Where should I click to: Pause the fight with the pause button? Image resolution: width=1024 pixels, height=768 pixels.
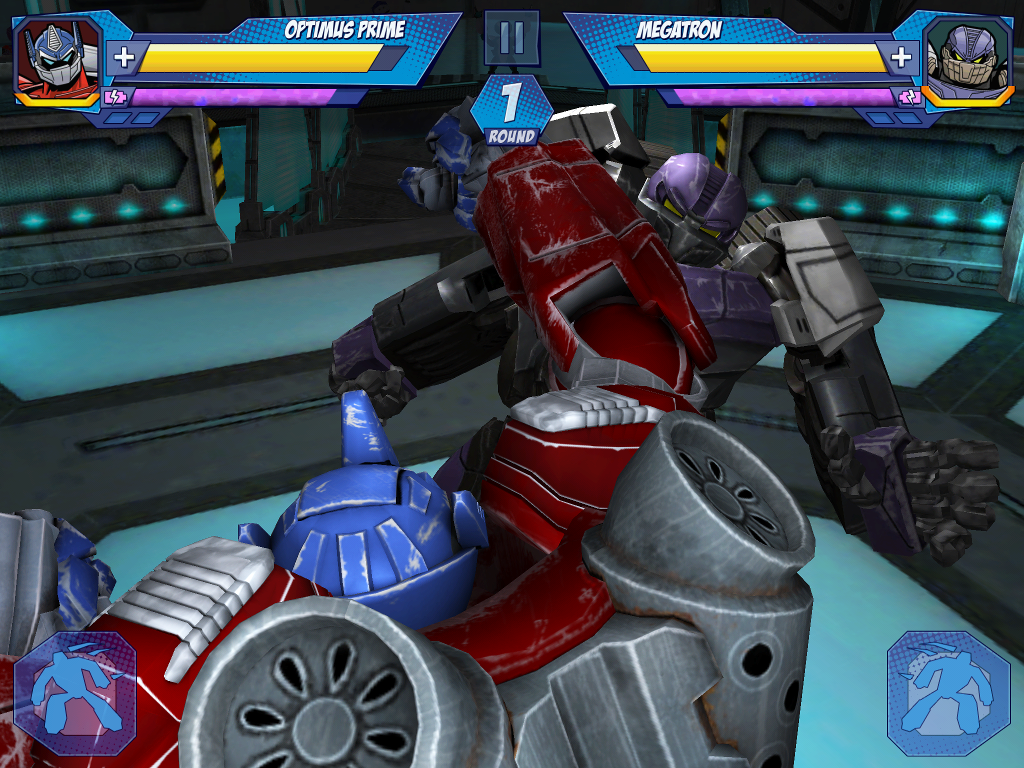pos(511,38)
